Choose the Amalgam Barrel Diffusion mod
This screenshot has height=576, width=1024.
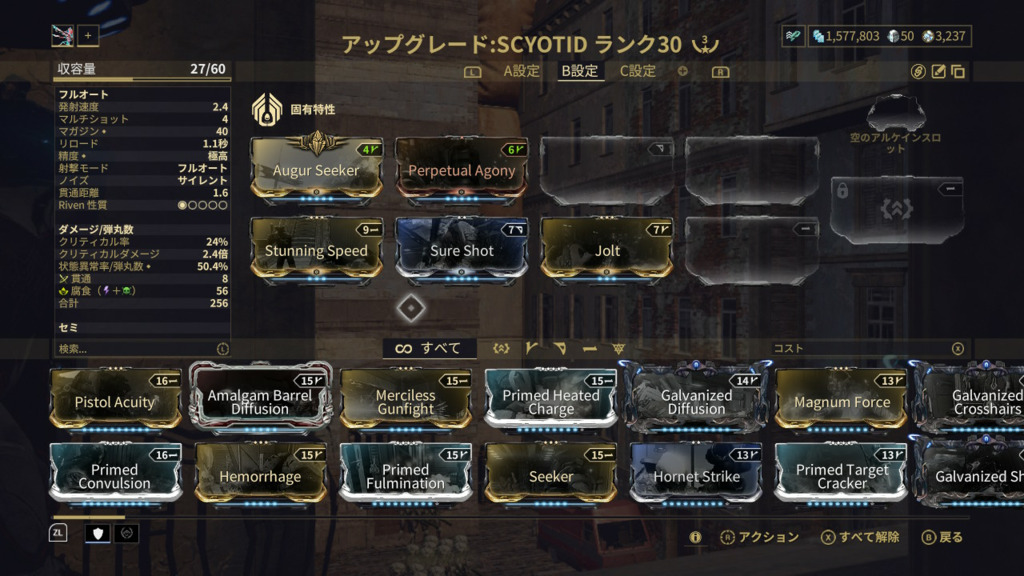[x=260, y=400]
